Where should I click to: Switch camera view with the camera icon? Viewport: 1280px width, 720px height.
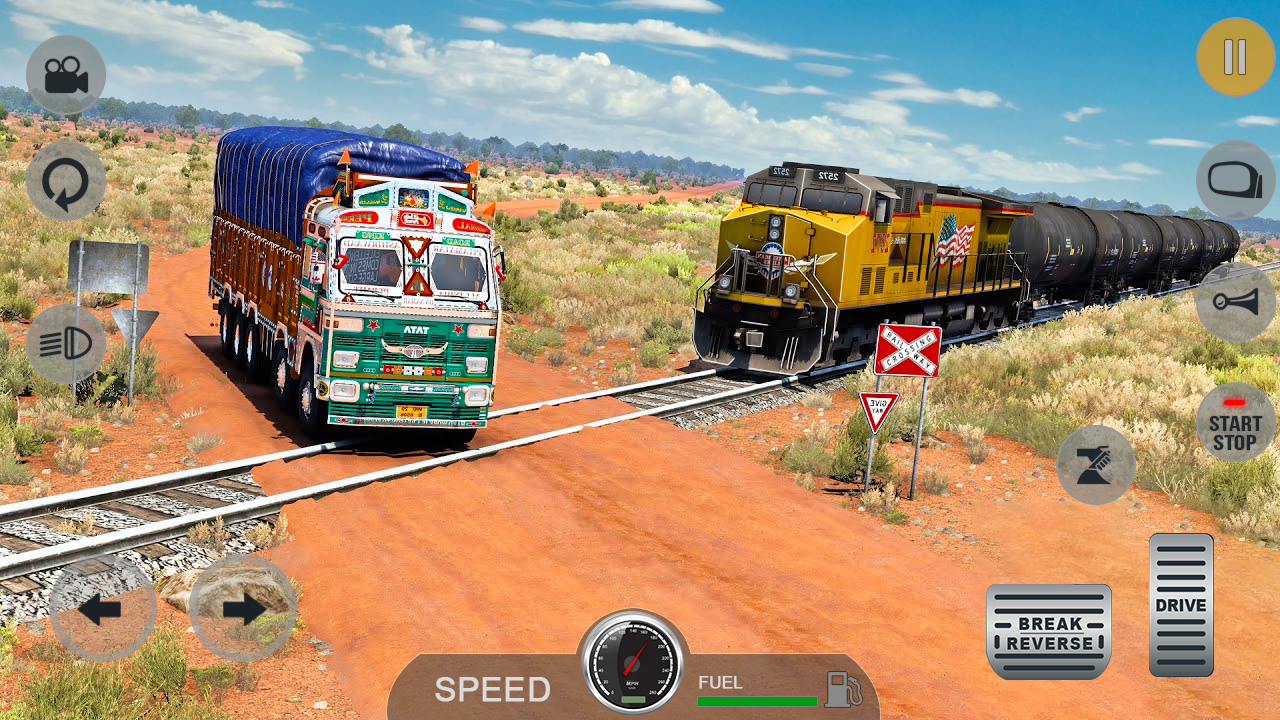point(66,75)
